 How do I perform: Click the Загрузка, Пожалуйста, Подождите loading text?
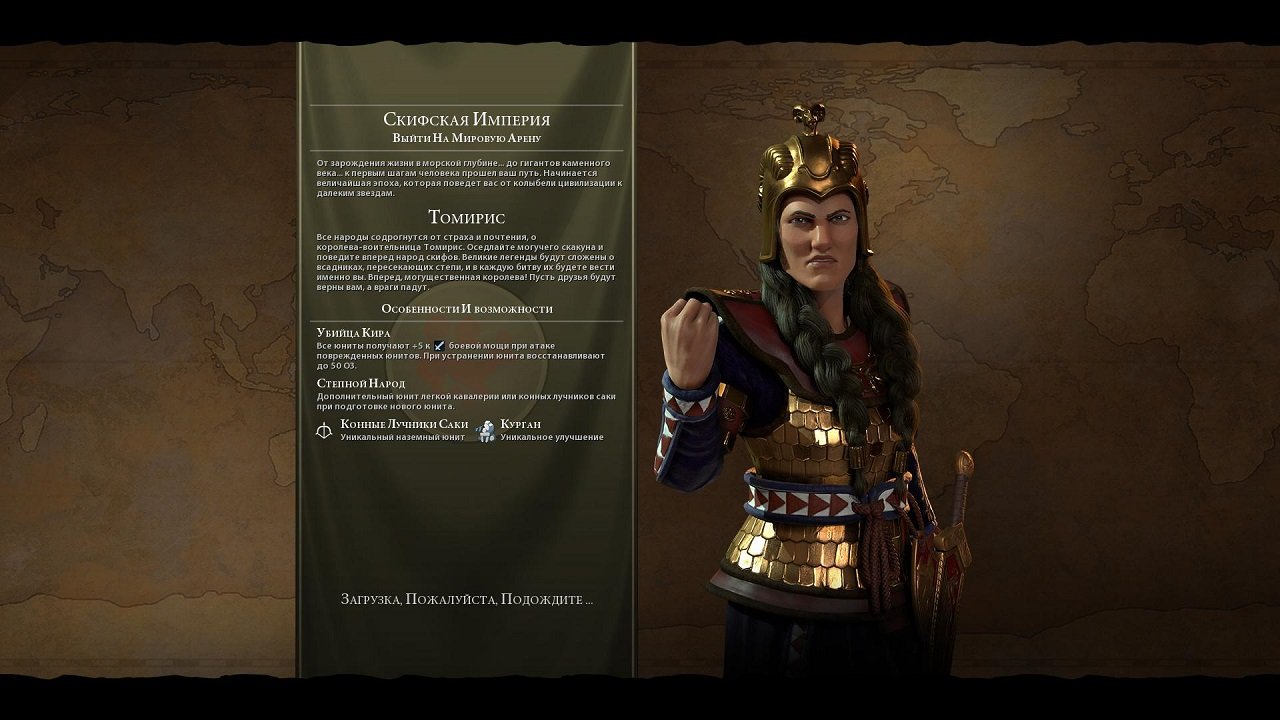(x=470, y=598)
